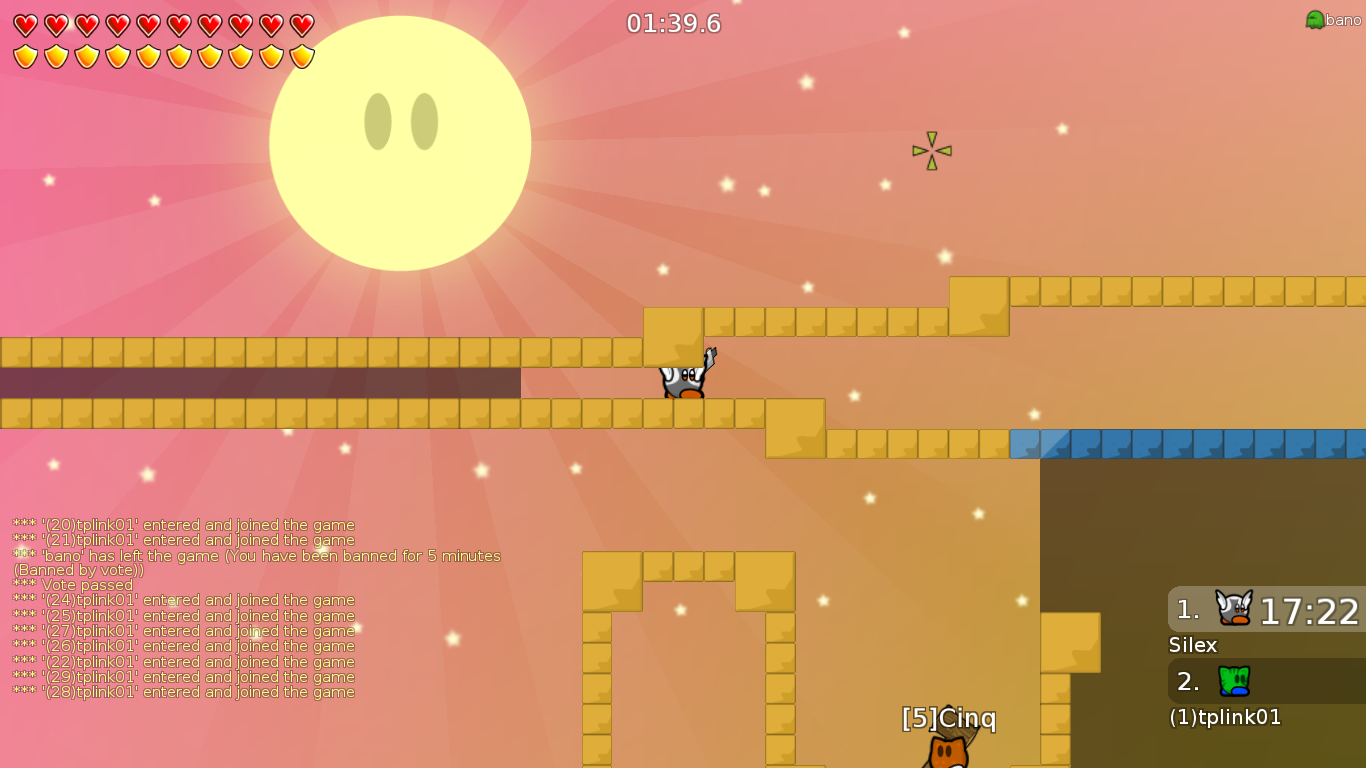Click the Silex name label on scoreboard
The image size is (1366, 768).
[x=1192, y=646]
